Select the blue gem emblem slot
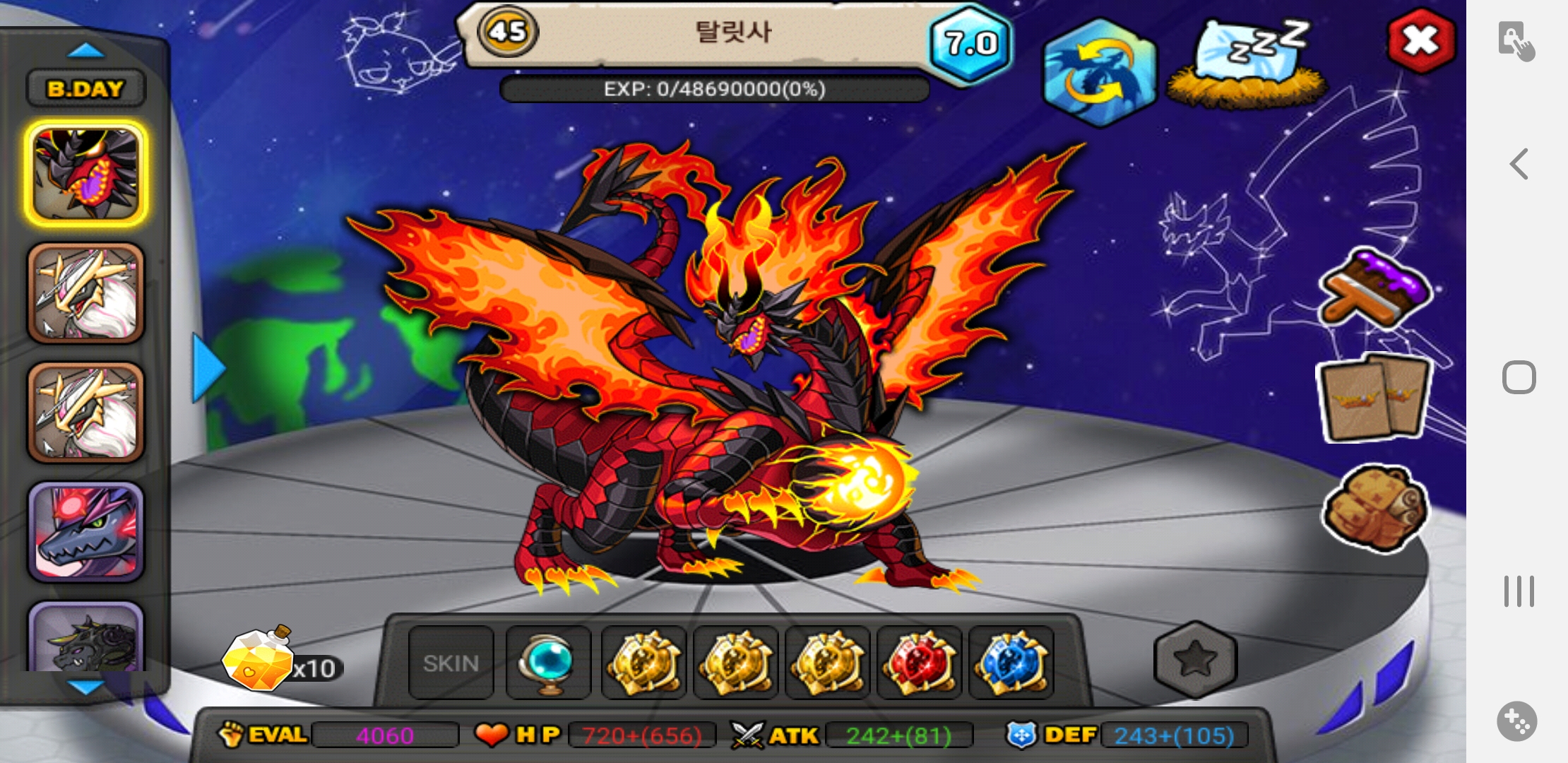 [x=1011, y=663]
